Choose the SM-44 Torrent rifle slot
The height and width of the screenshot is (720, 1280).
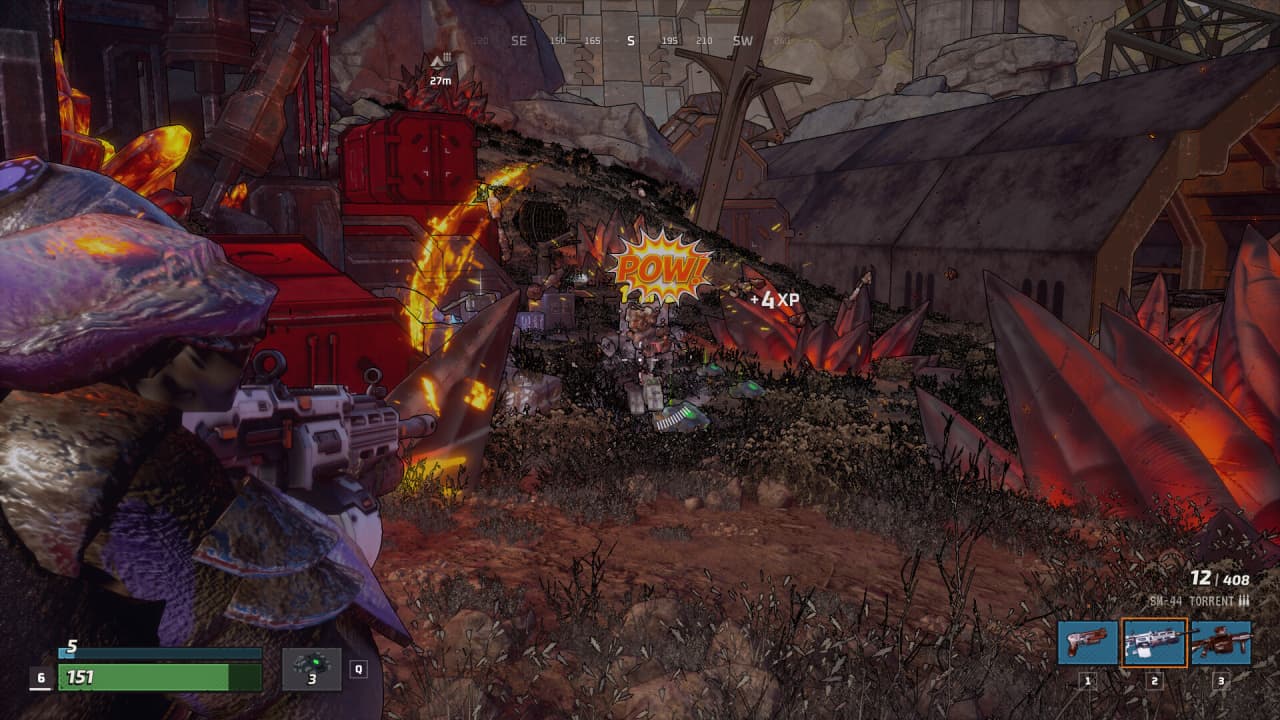point(1154,642)
